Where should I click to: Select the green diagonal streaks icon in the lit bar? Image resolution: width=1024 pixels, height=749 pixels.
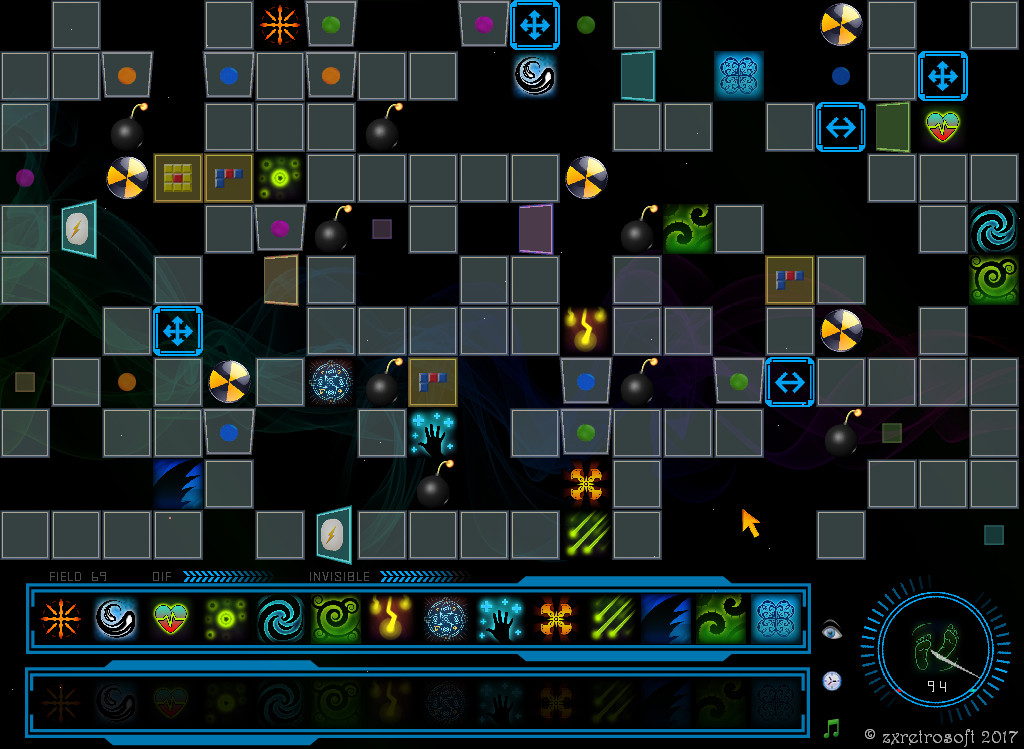click(x=607, y=619)
